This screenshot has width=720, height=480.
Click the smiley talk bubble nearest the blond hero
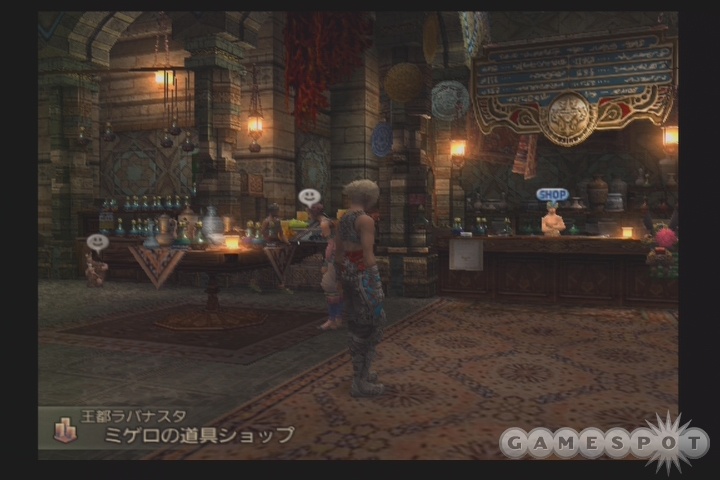[309, 197]
